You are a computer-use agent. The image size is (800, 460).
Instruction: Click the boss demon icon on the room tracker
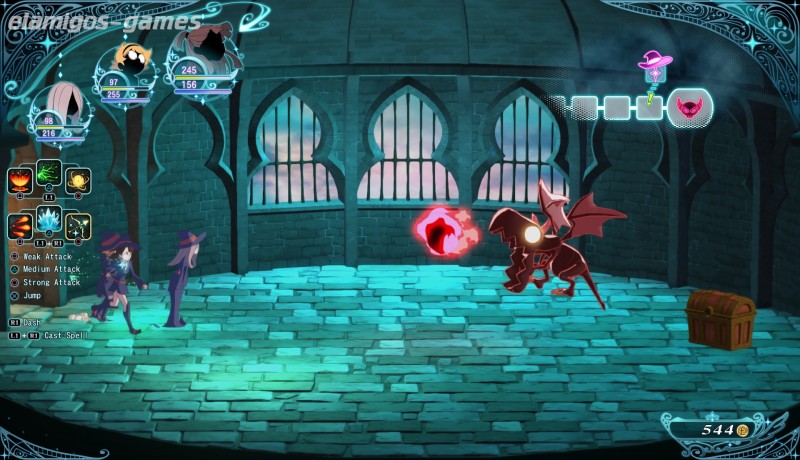(x=689, y=107)
